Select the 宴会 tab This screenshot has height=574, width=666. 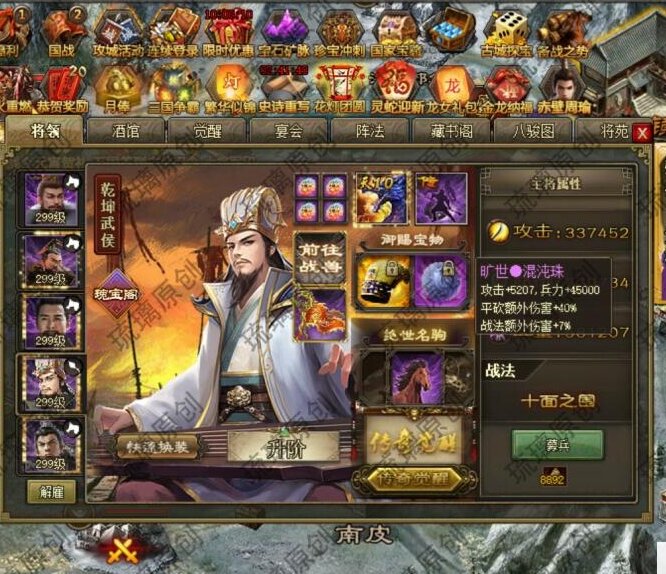click(x=288, y=130)
